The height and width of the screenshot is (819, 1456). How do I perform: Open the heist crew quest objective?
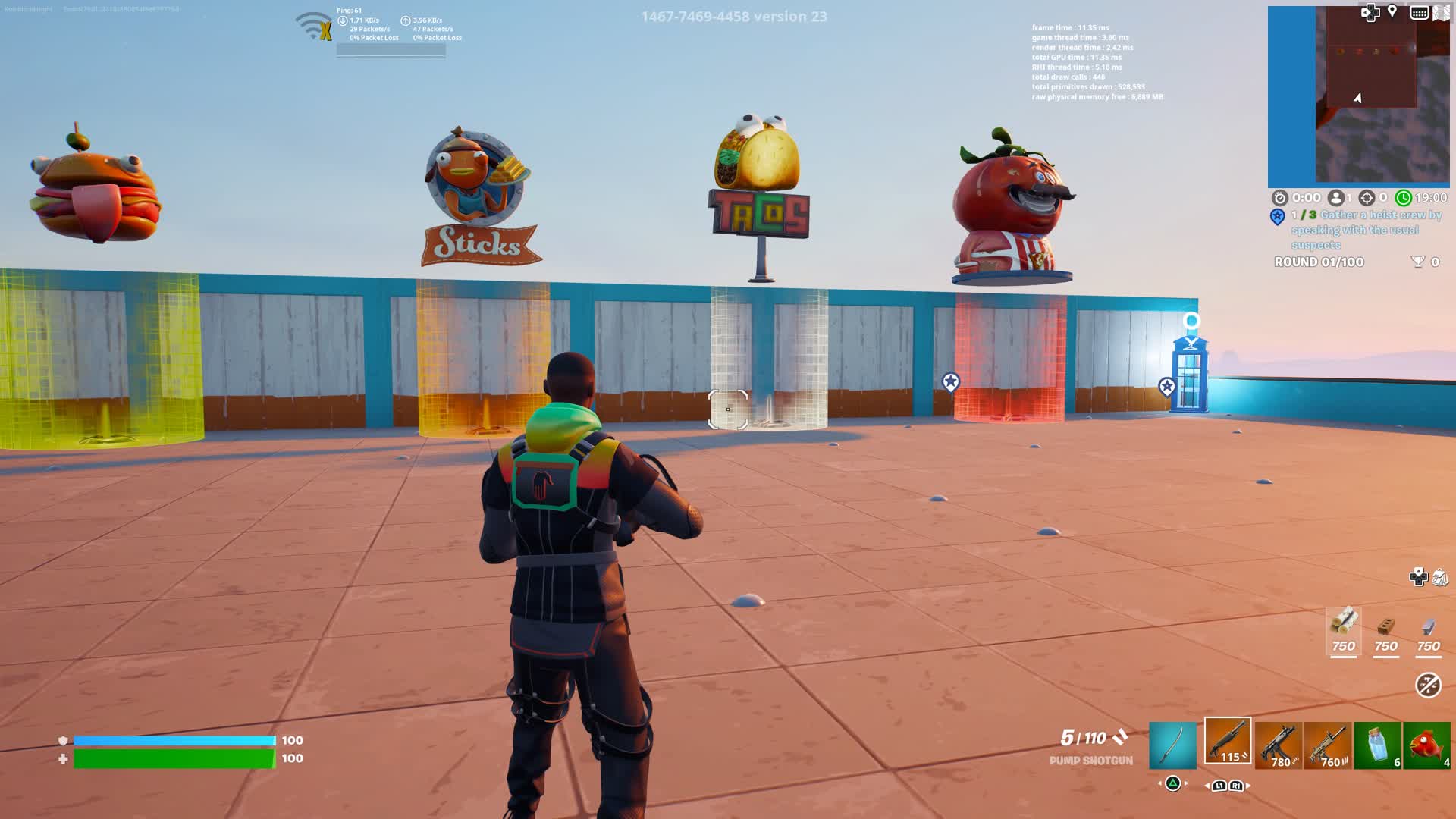[x=1365, y=230]
